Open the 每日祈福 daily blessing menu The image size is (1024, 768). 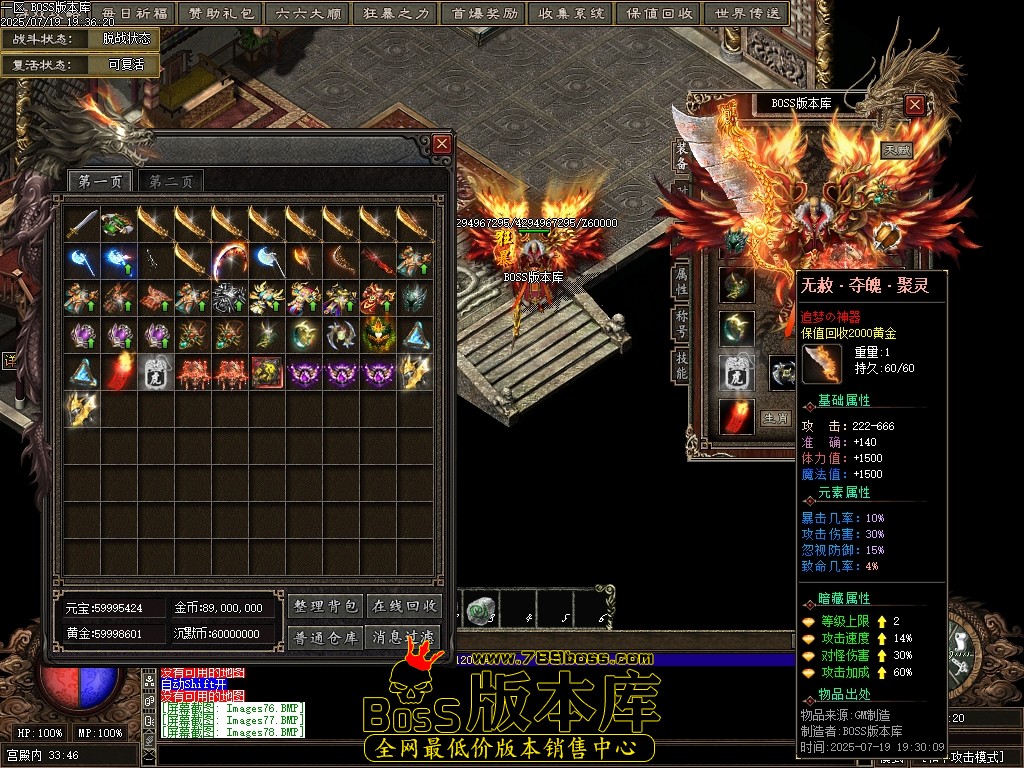coord(135,14)
